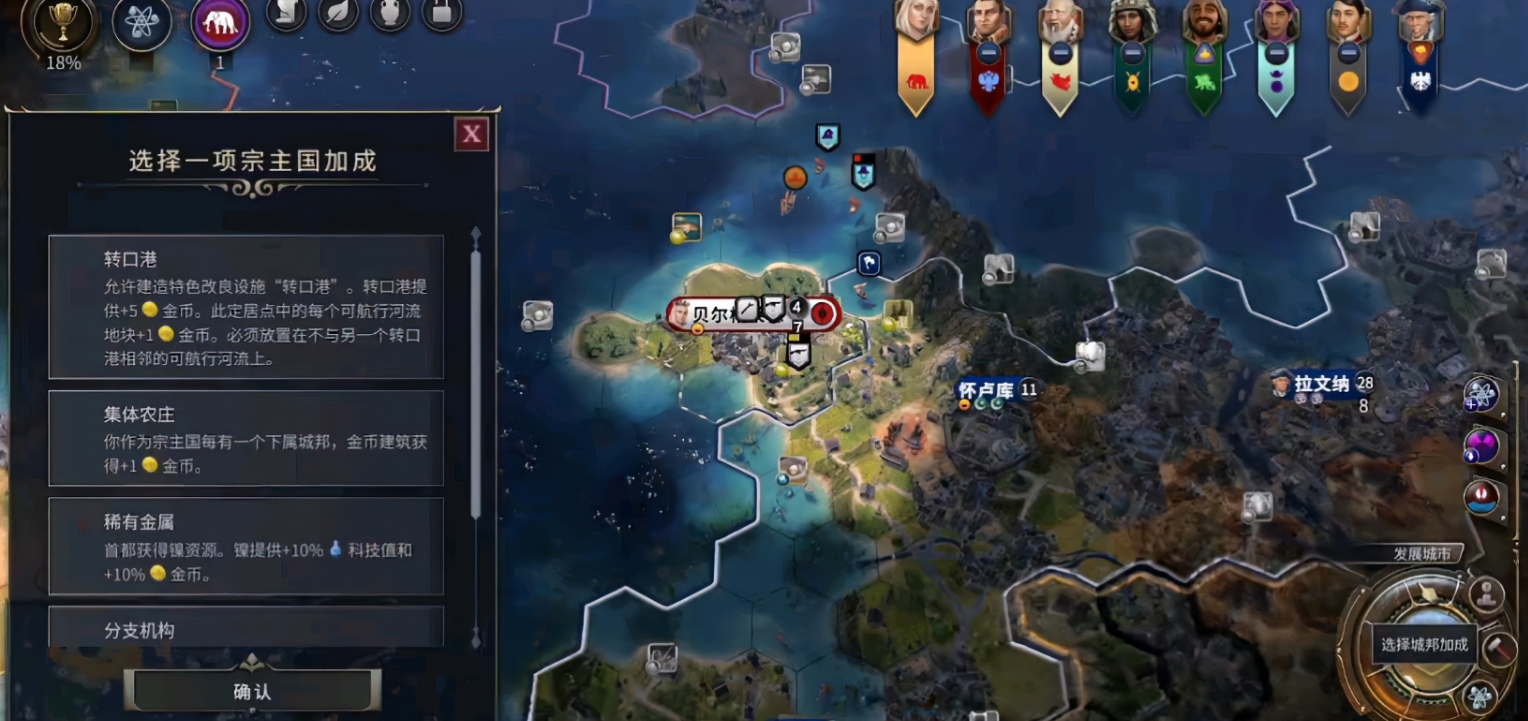
Task: Click the leaf icon in top bar
Action: point(339,12)
